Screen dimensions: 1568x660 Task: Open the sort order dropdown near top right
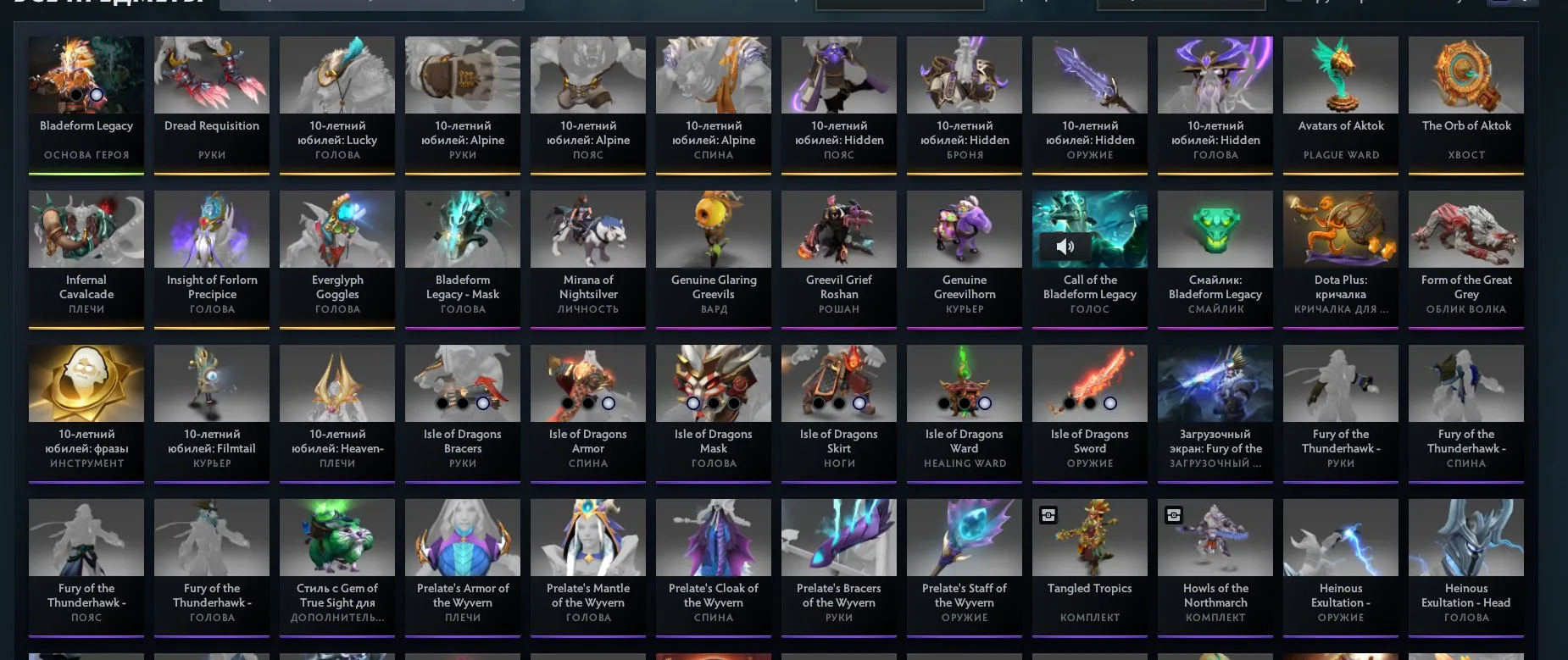point(1182,3)
